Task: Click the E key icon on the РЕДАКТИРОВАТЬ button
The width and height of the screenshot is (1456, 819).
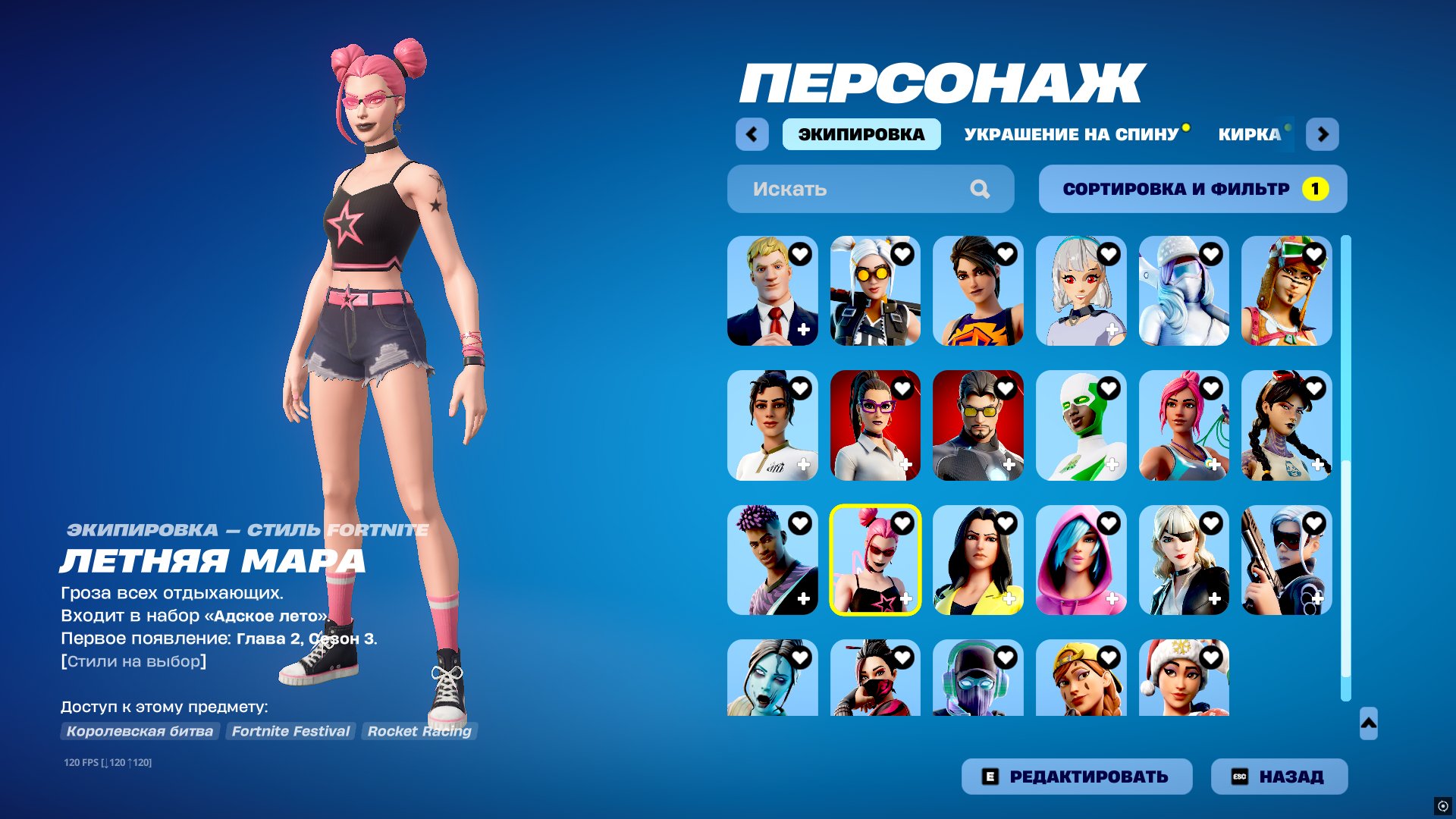Action: 990,777
